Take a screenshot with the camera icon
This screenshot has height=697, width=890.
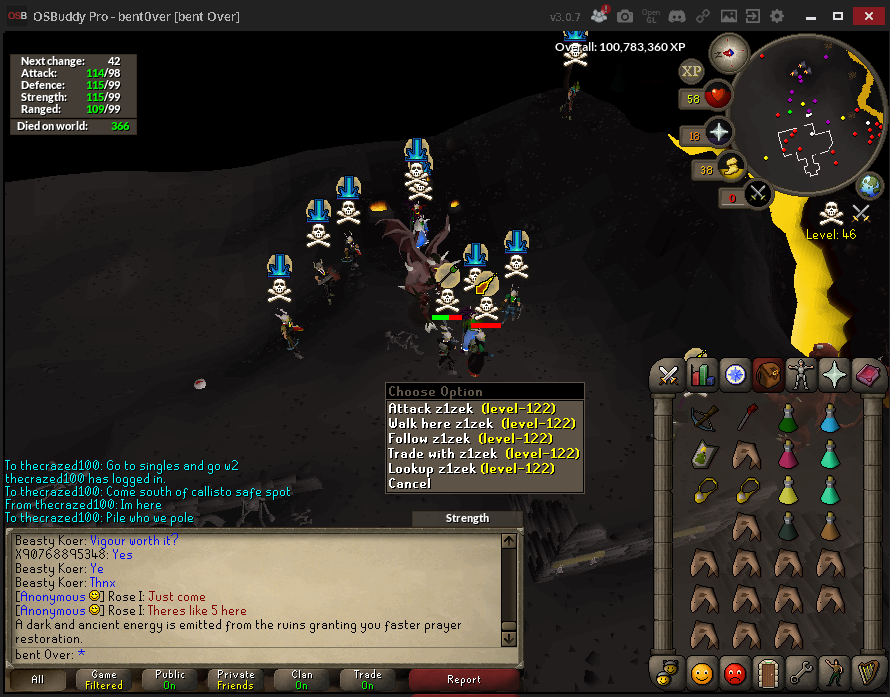tap(625, 17)
